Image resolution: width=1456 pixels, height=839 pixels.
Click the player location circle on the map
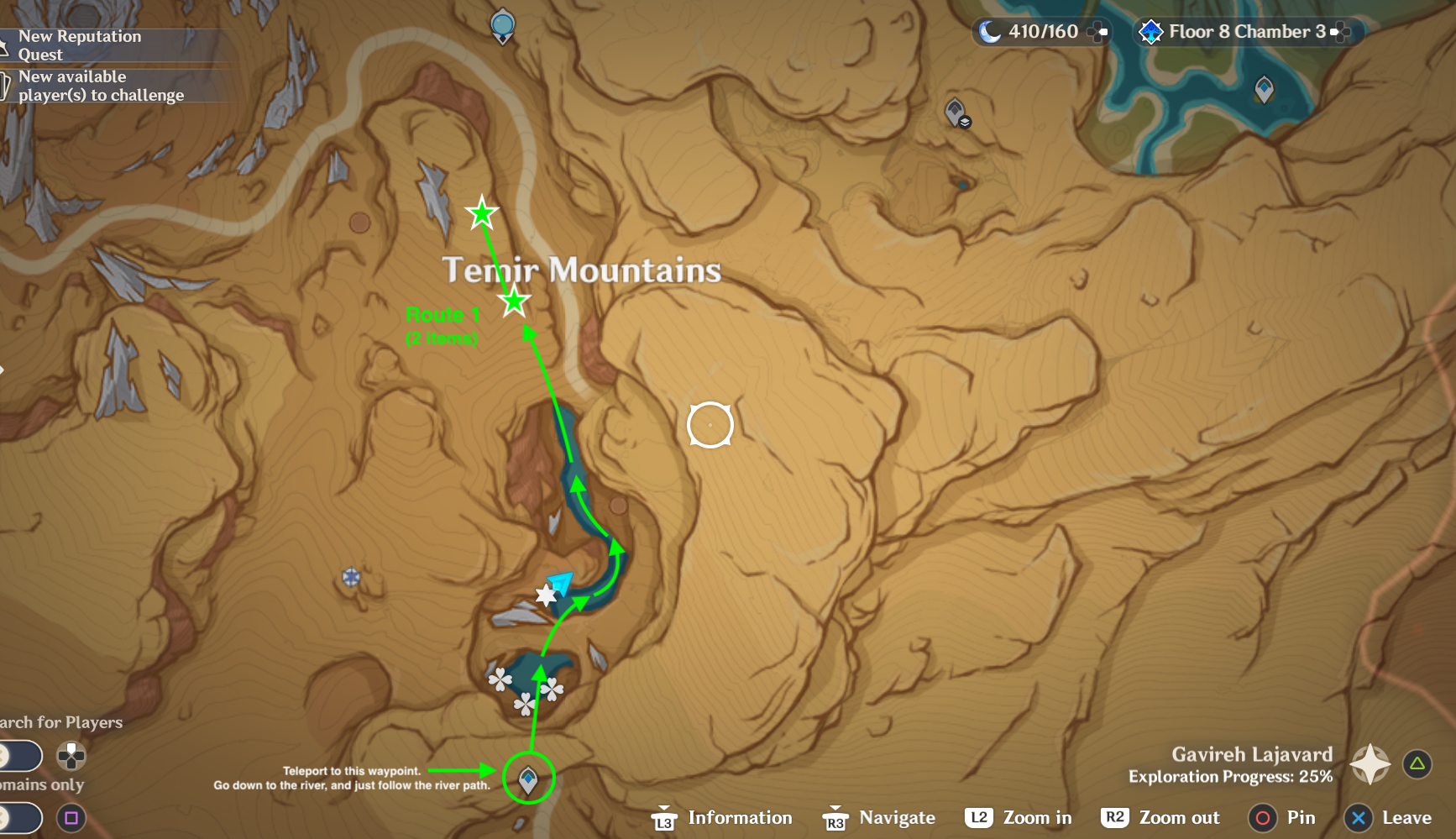tap(711, 426)
